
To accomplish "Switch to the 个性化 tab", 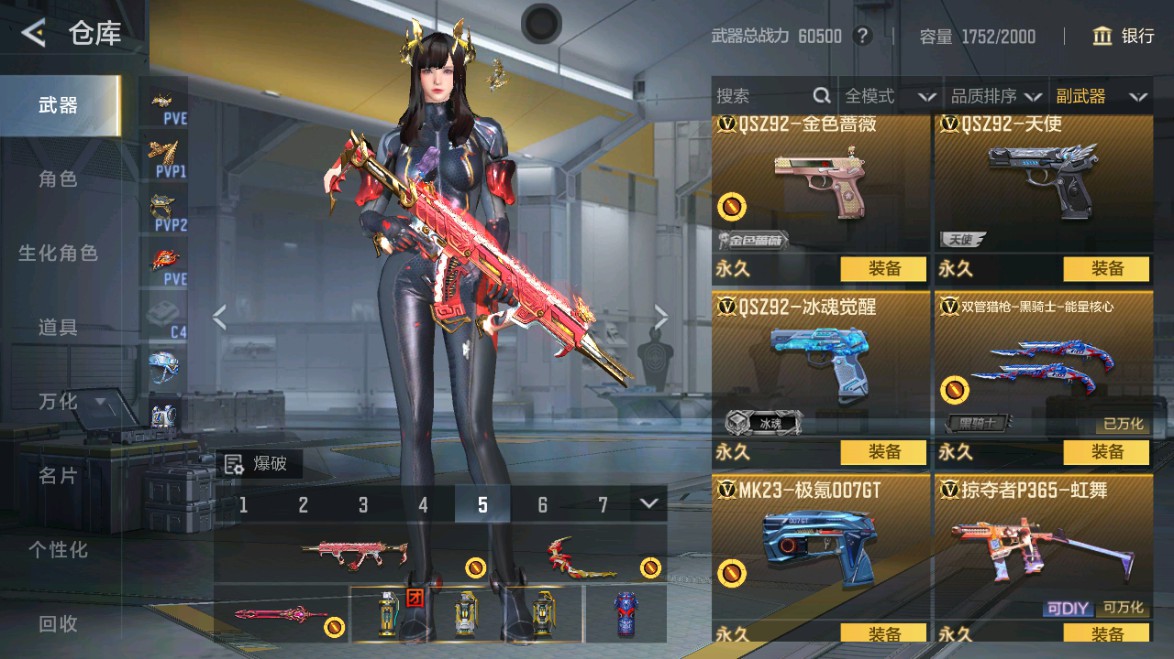I will 58,549.
